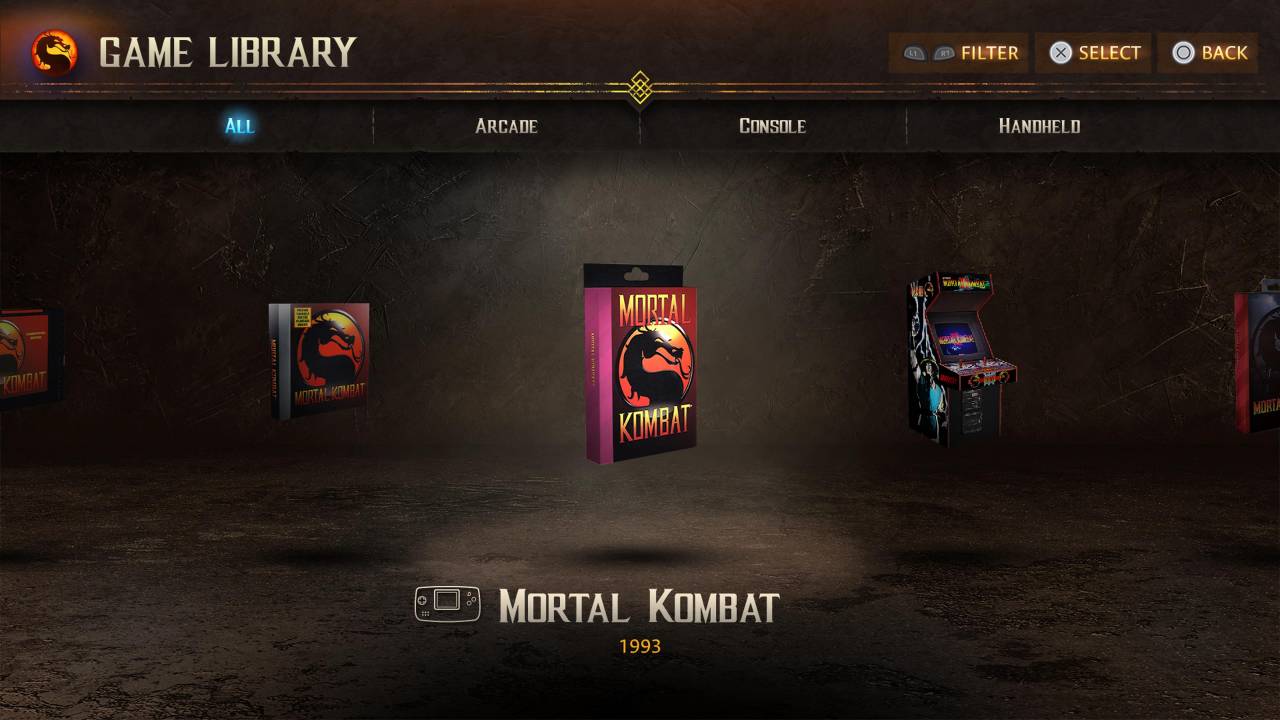Click the circle button icon beside Back

pos(1183,53)
